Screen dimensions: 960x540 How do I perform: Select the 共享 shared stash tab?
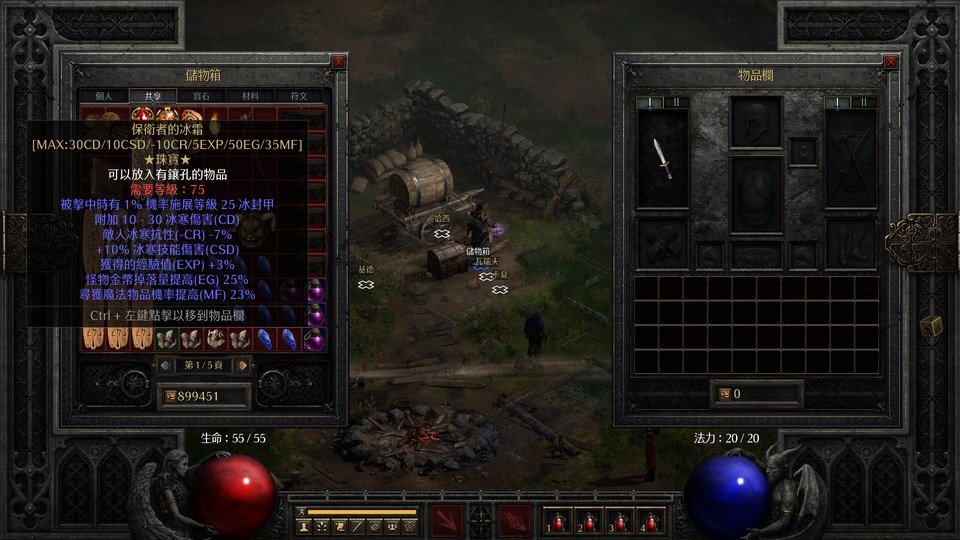[153, 96]
